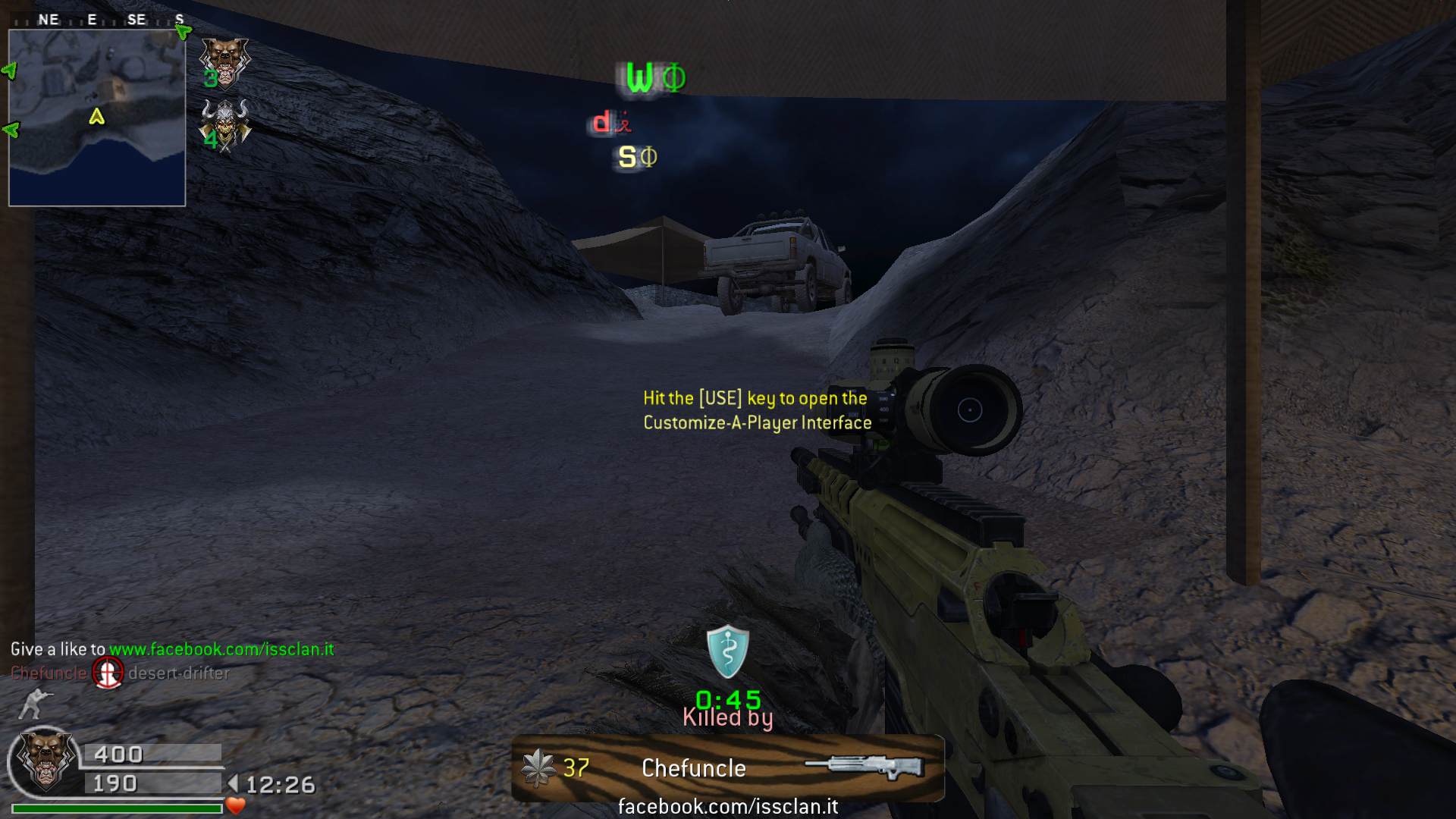Screen dimensions: 1456x819
Task: Click the medic shield icon
Action: coord(728,651)
